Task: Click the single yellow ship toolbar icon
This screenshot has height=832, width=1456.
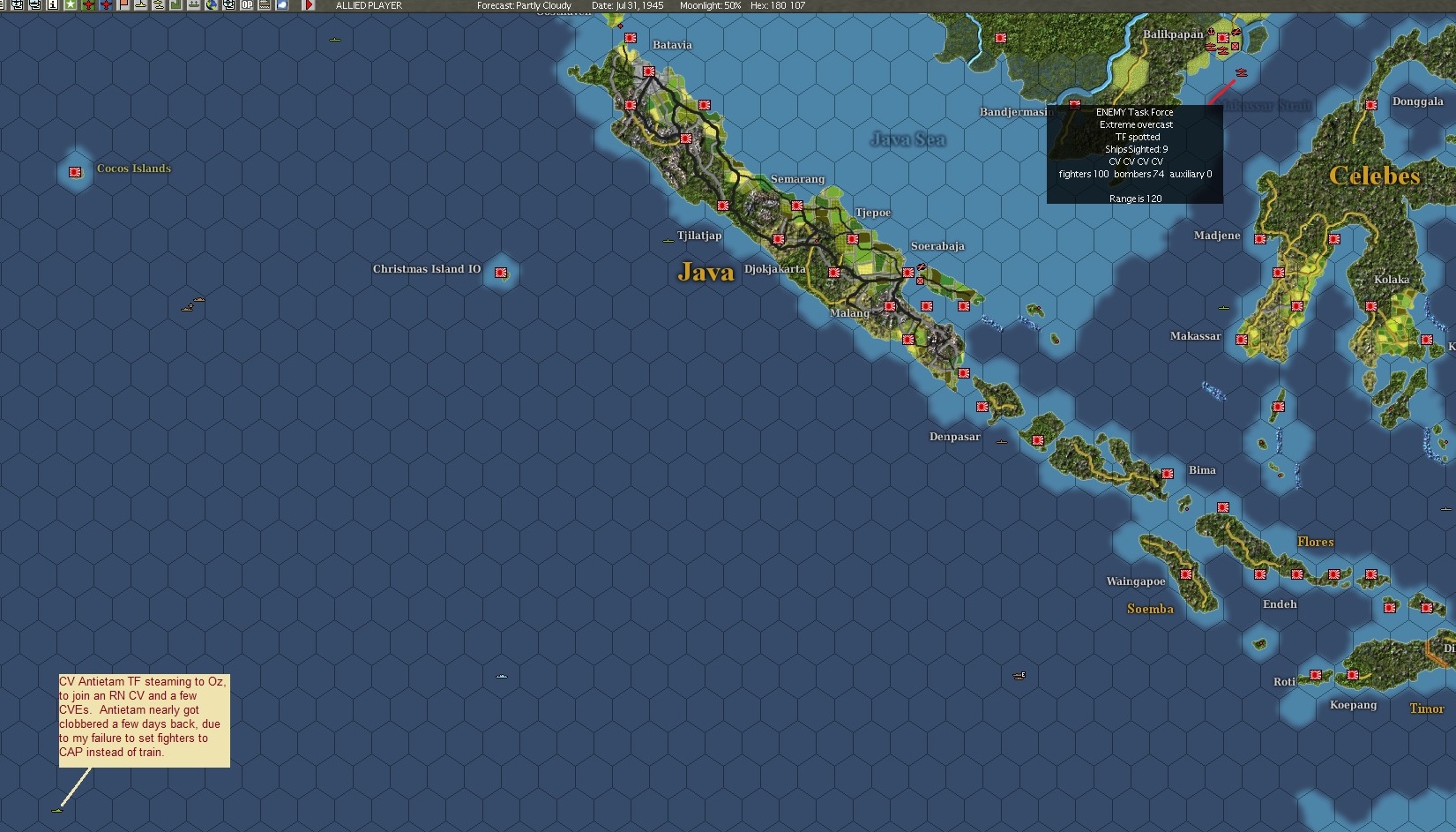Action: [x=141, y=4]
